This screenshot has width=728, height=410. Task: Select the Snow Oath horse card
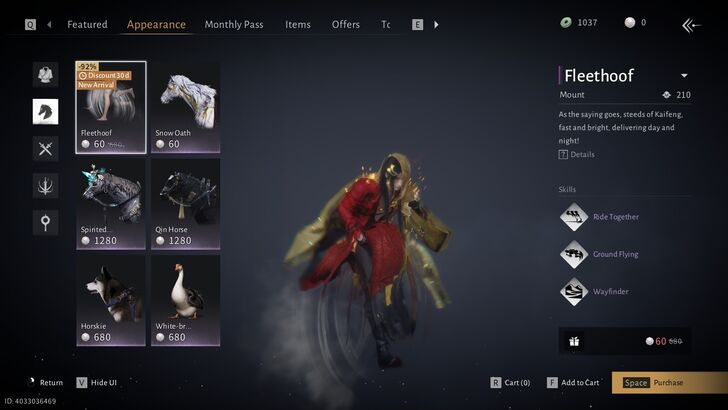[185, 106]
